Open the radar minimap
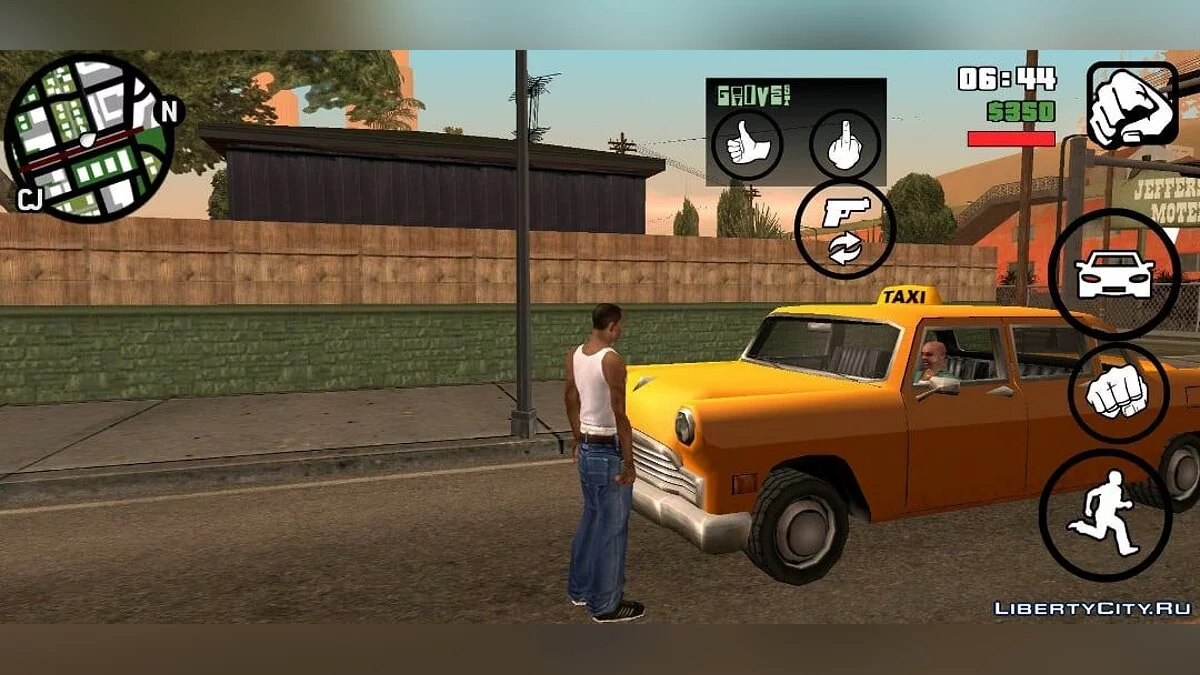1200x675 pixels. tap(88, 137)
